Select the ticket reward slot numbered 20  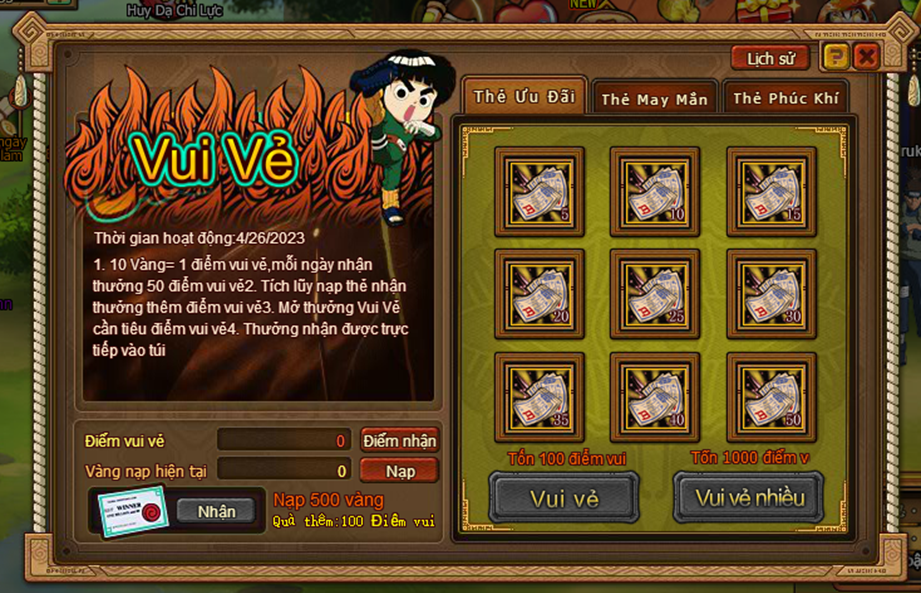(x=539, y=294)
